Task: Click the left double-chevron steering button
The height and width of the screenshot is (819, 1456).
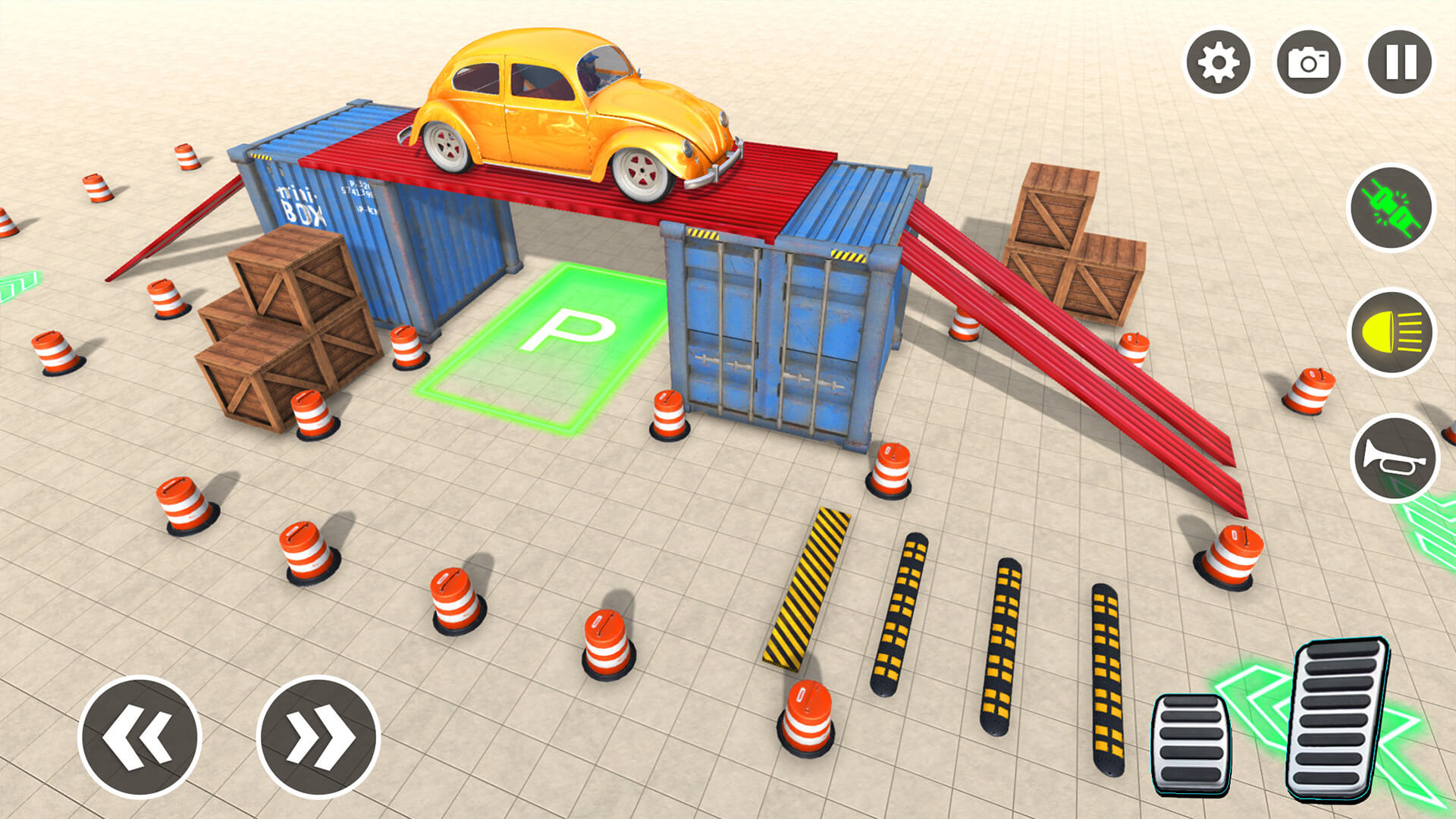Action: pos(139,735)
